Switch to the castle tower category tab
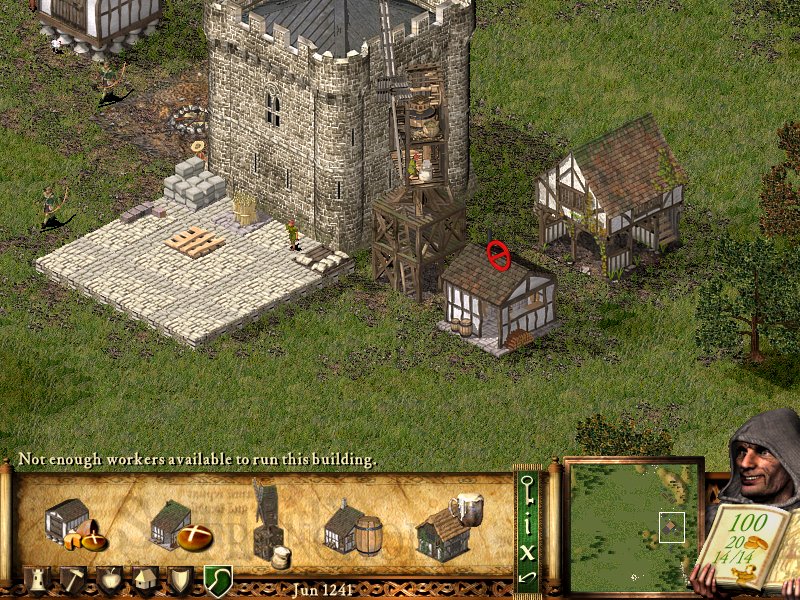Viewport: 800px width, 600px height. [x=37, y=579]
